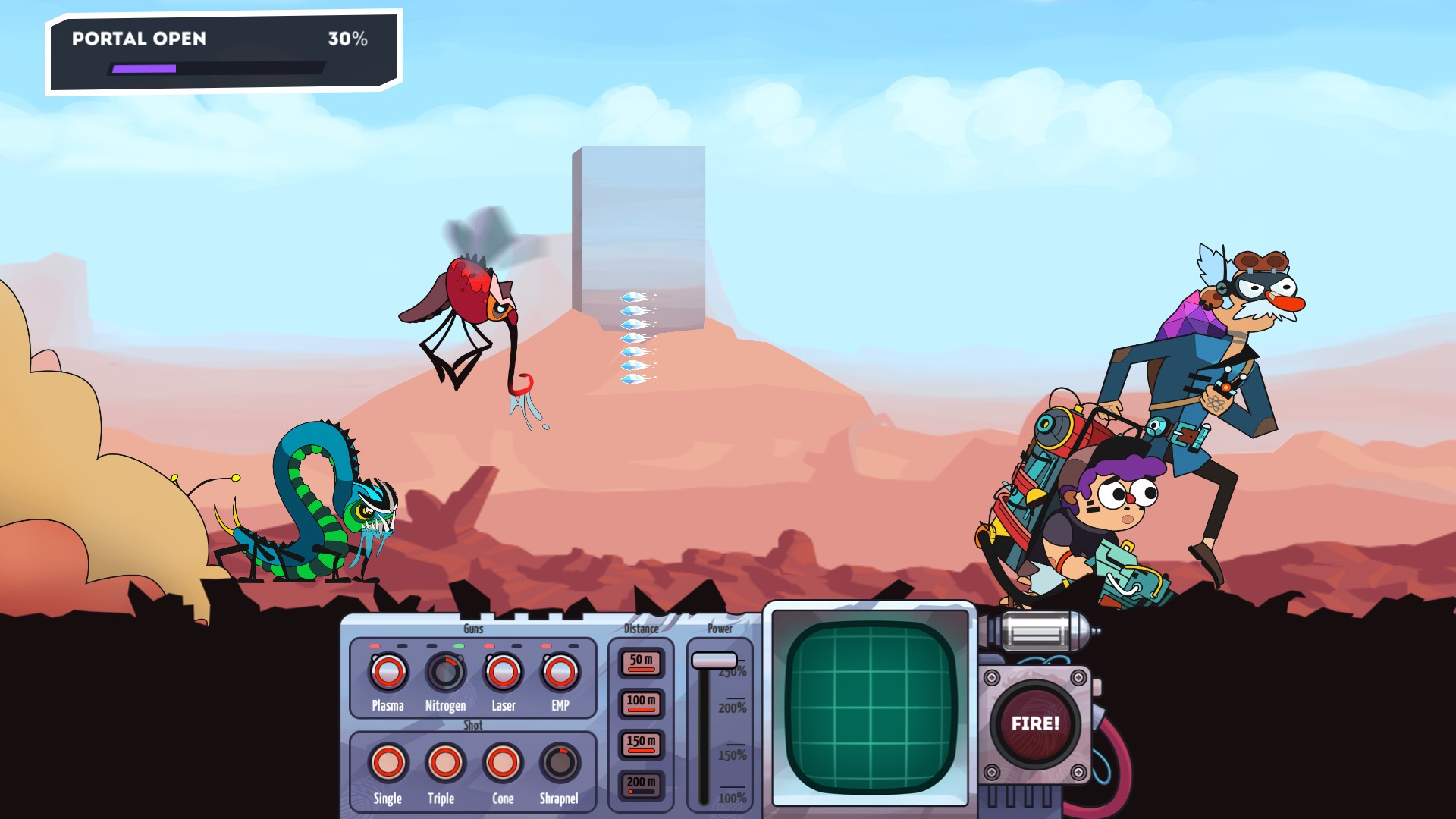The image size is (1456, 819).
Task: Choose the Cone shot mode
Action: (x=503, y=762)
